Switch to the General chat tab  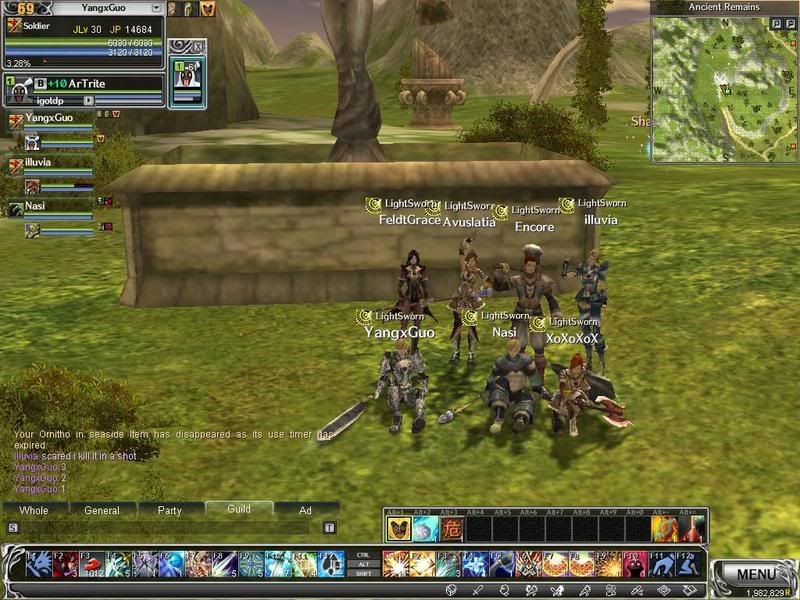click(101, 510)
